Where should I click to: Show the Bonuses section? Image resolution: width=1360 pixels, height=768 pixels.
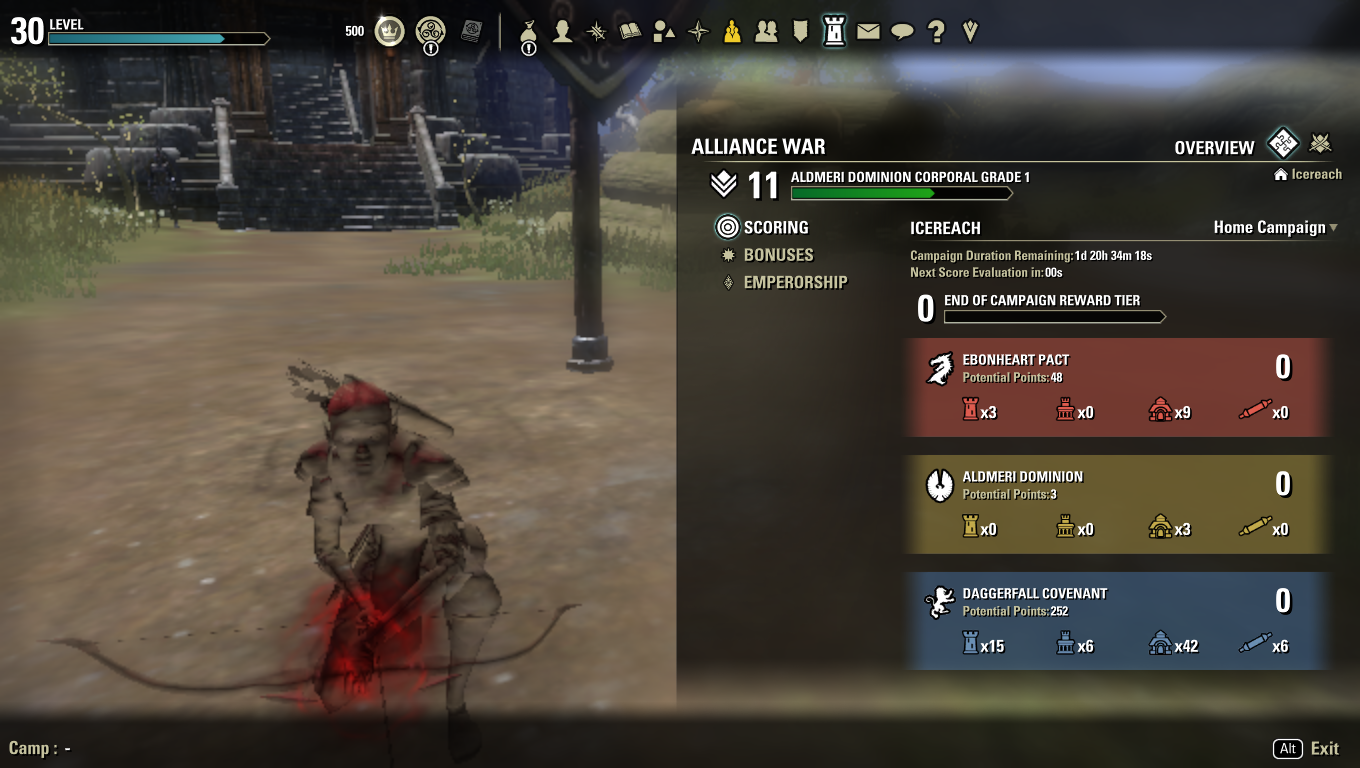coord(777,255)
